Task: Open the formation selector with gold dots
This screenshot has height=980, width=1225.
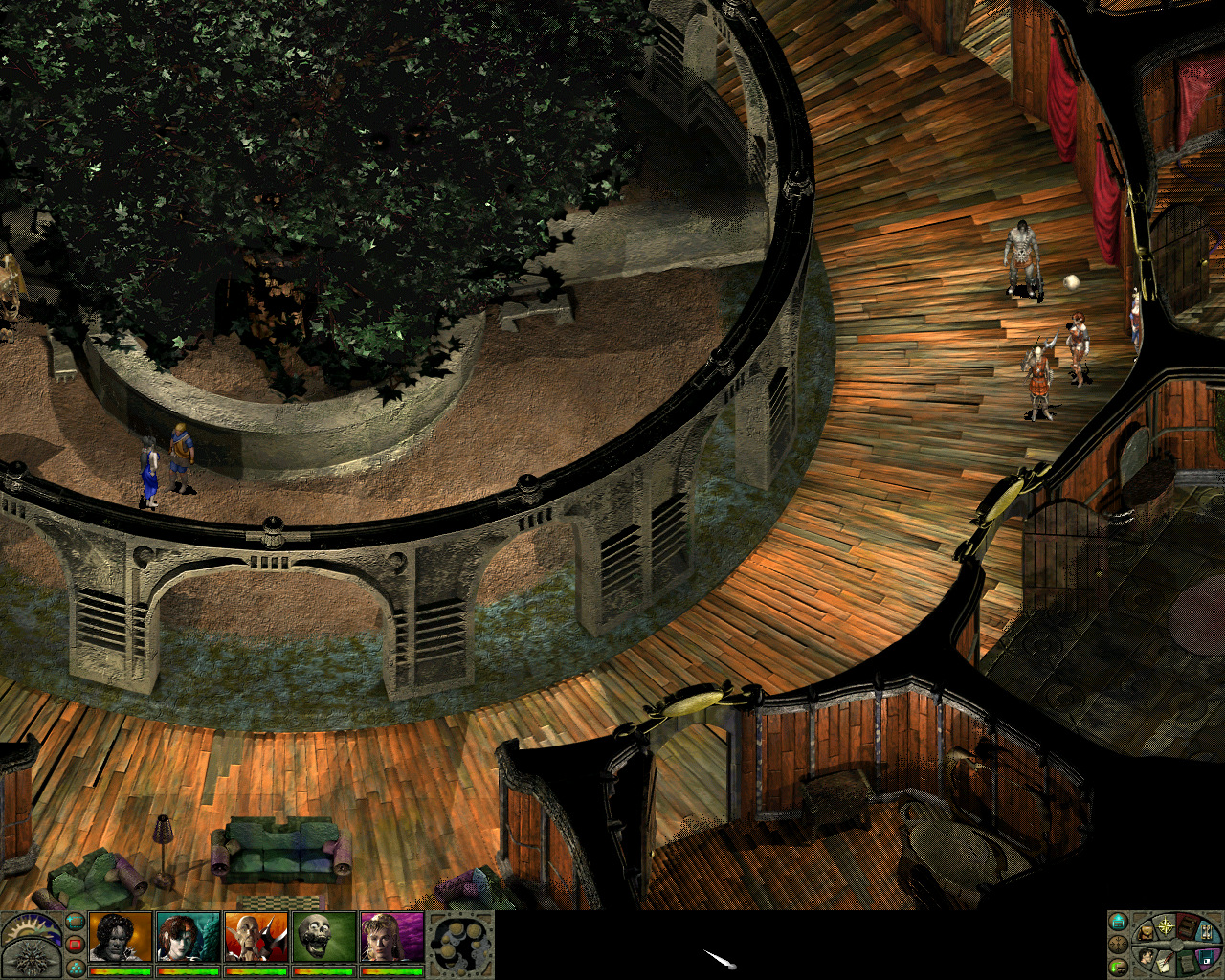Action: [x=459, y=944]
